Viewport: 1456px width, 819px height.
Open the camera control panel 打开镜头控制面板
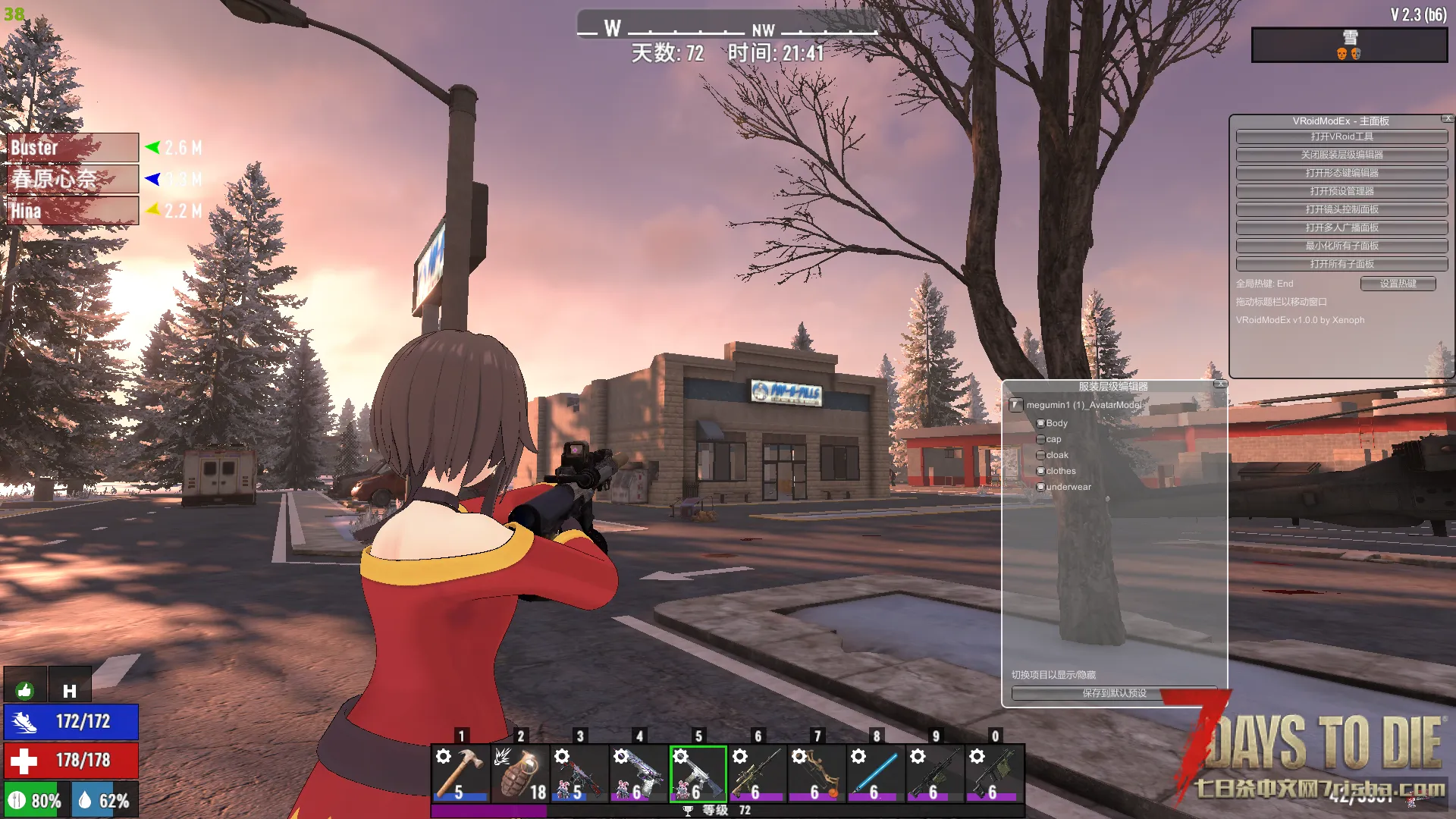pos(1341,209)
